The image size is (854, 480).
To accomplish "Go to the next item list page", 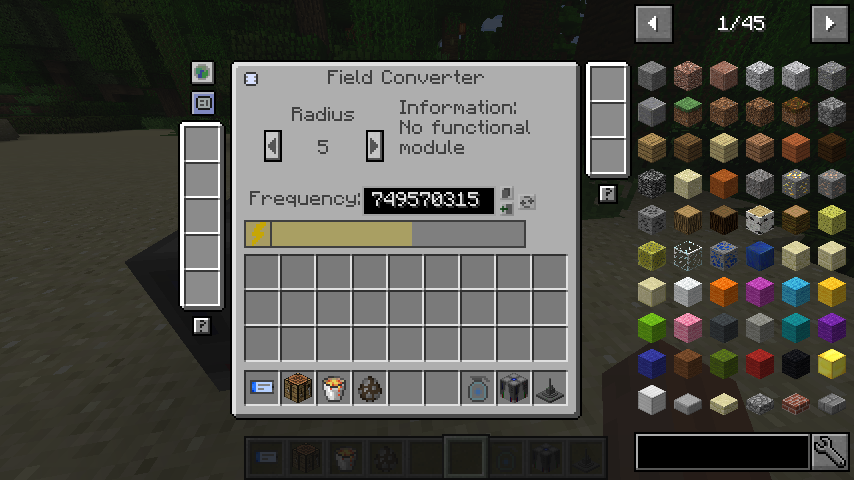I will pos(829,22).
